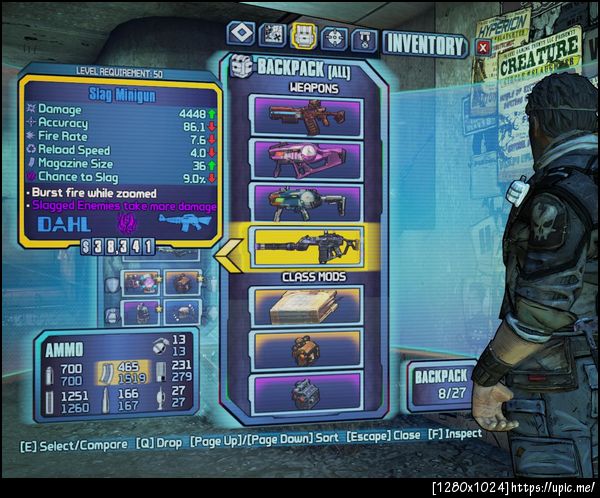This screenshot has height=498, width=600.
Task: Pick the gray class mod on purple
Action: point(305,391)
